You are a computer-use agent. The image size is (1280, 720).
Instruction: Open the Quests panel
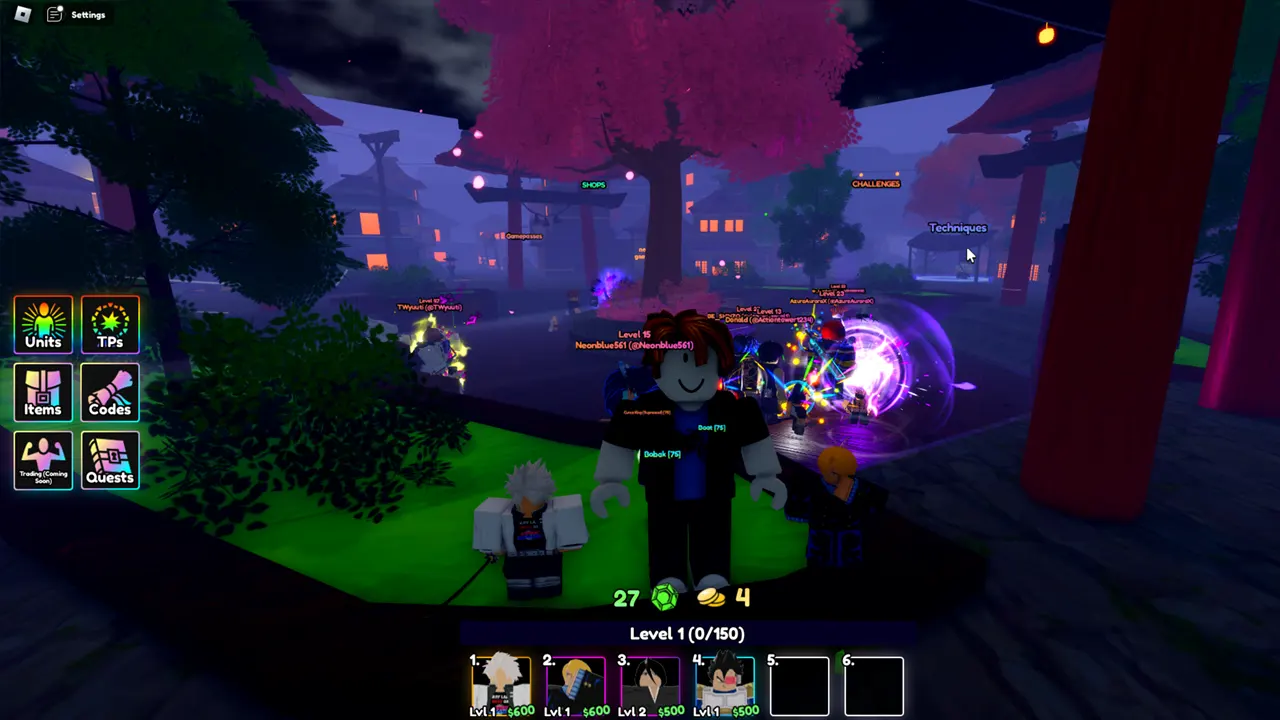[x=110, y=460]
